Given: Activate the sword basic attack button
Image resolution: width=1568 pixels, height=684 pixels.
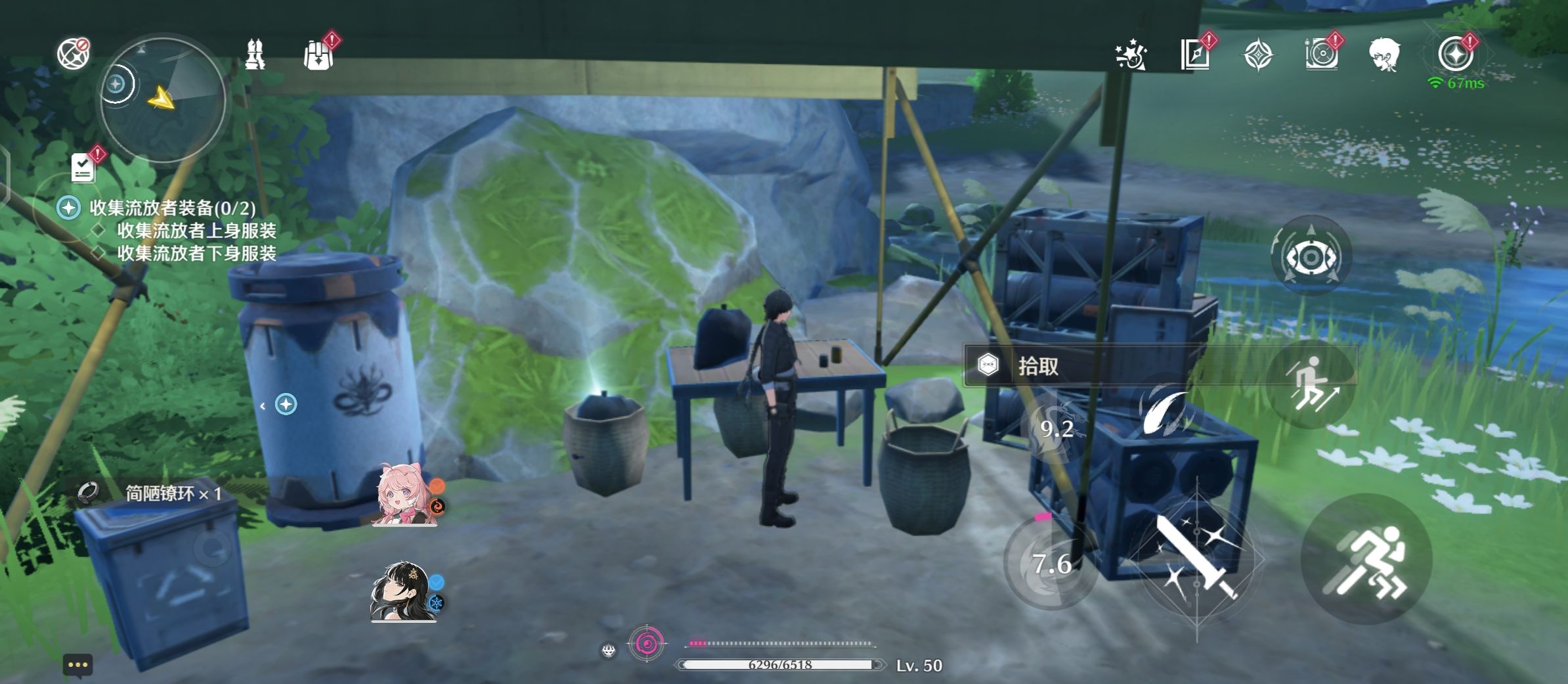Looking at the screenshot, I should (x=1198, y=557).
